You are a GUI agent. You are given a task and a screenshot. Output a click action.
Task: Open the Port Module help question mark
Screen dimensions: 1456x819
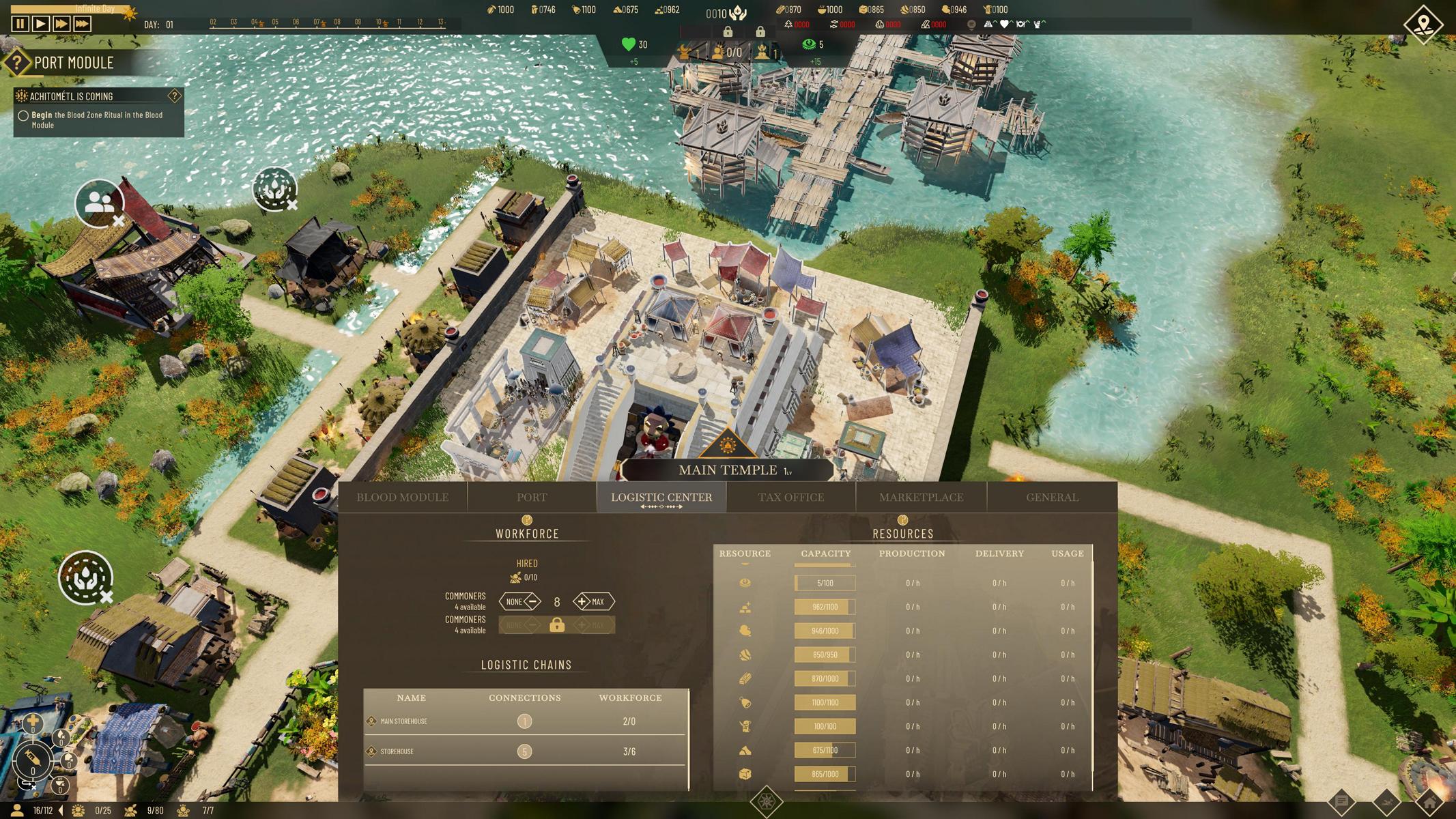pyautogui.click(x=16, y=63)
